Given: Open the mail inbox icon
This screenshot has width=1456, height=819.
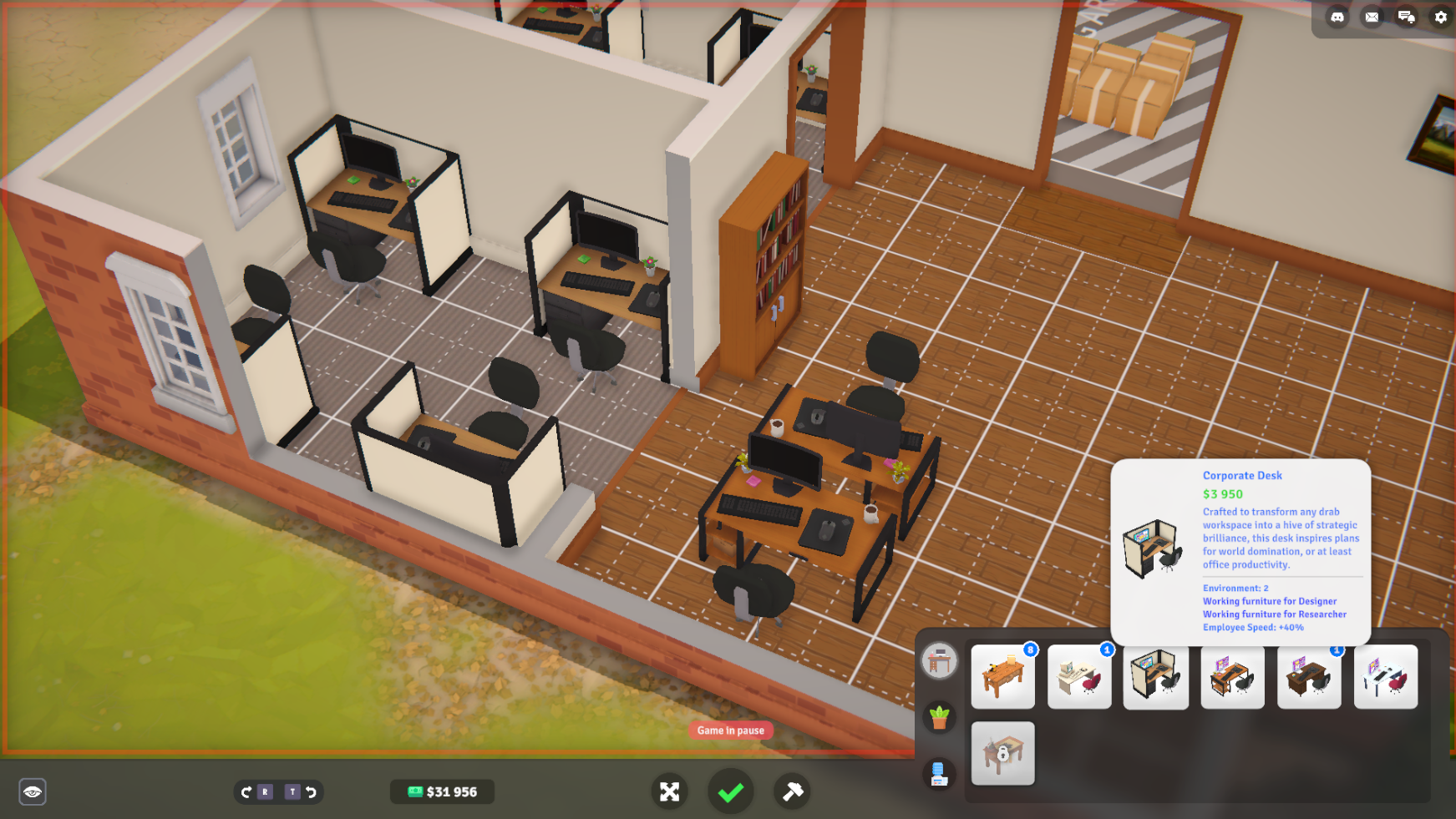Looking at the screenshot, I should [1373, 17].
